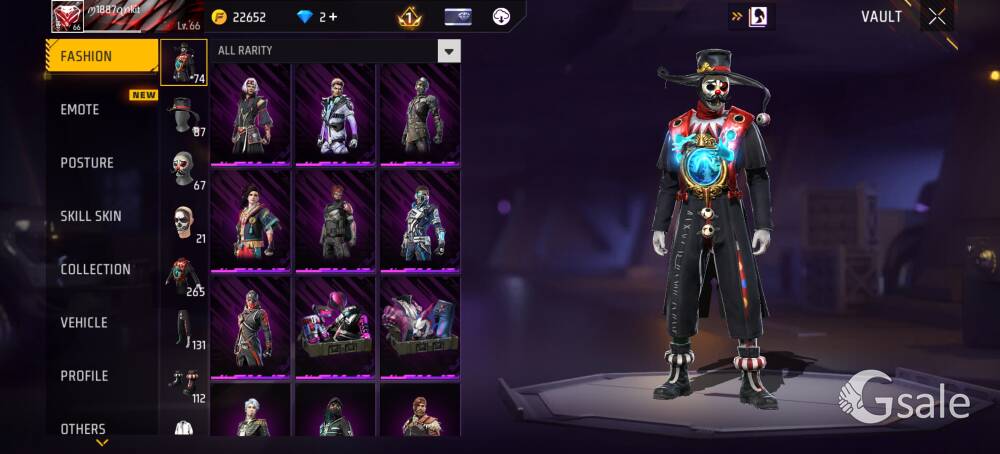
Task: Select the Fashion category
Action: [101, 56]
